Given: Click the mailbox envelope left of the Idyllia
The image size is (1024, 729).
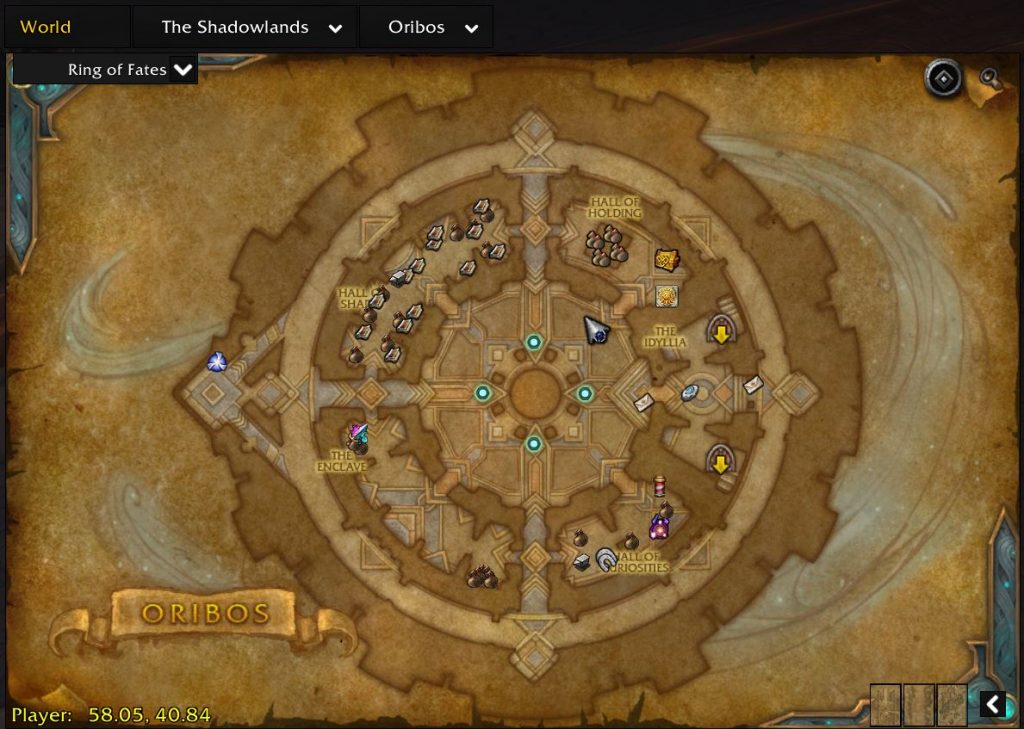Looking at the screenshot, I should (x=644, y=402).
